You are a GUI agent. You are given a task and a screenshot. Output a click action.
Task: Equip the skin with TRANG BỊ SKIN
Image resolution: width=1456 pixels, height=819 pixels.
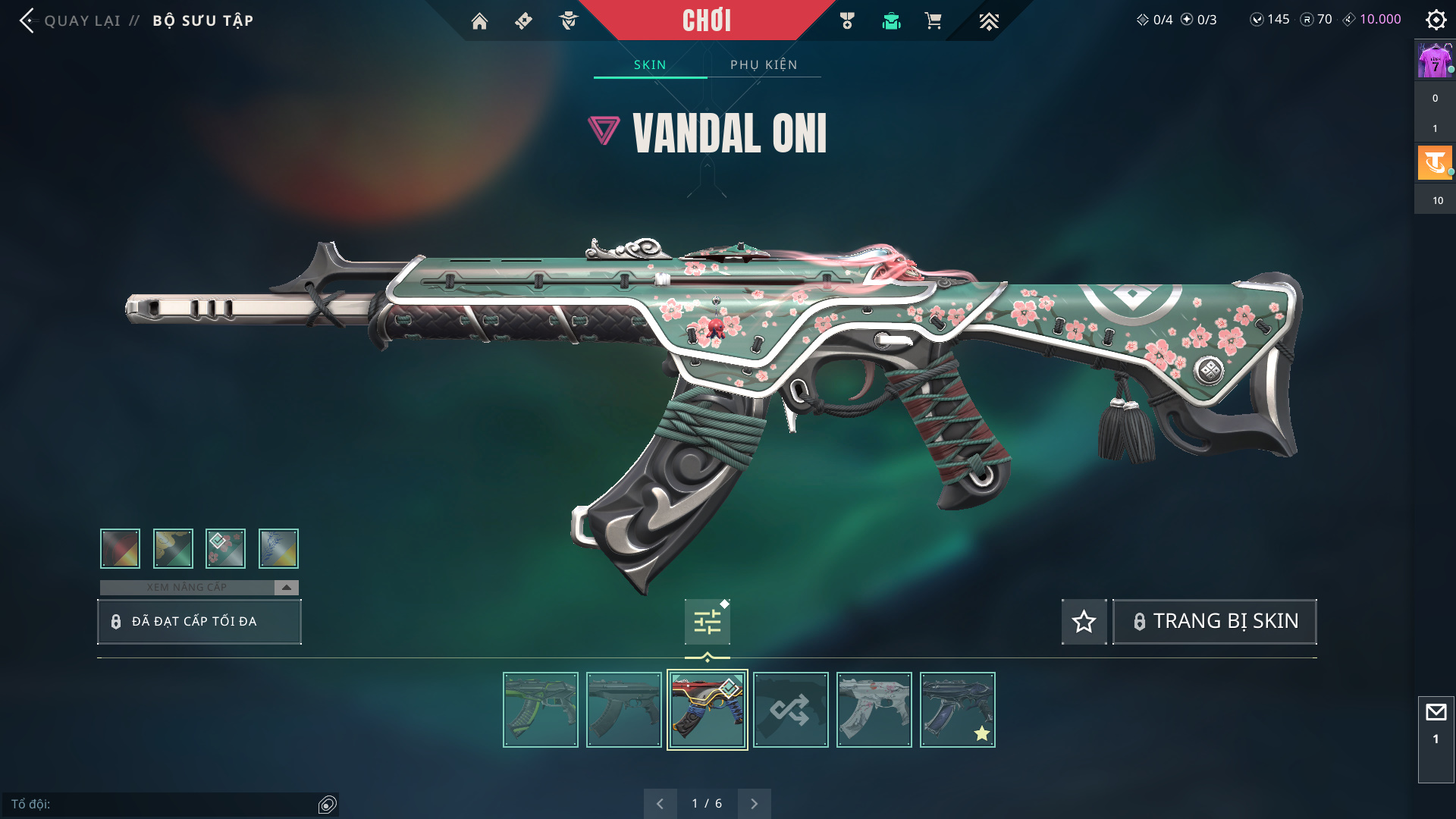tap(1215, 622)
